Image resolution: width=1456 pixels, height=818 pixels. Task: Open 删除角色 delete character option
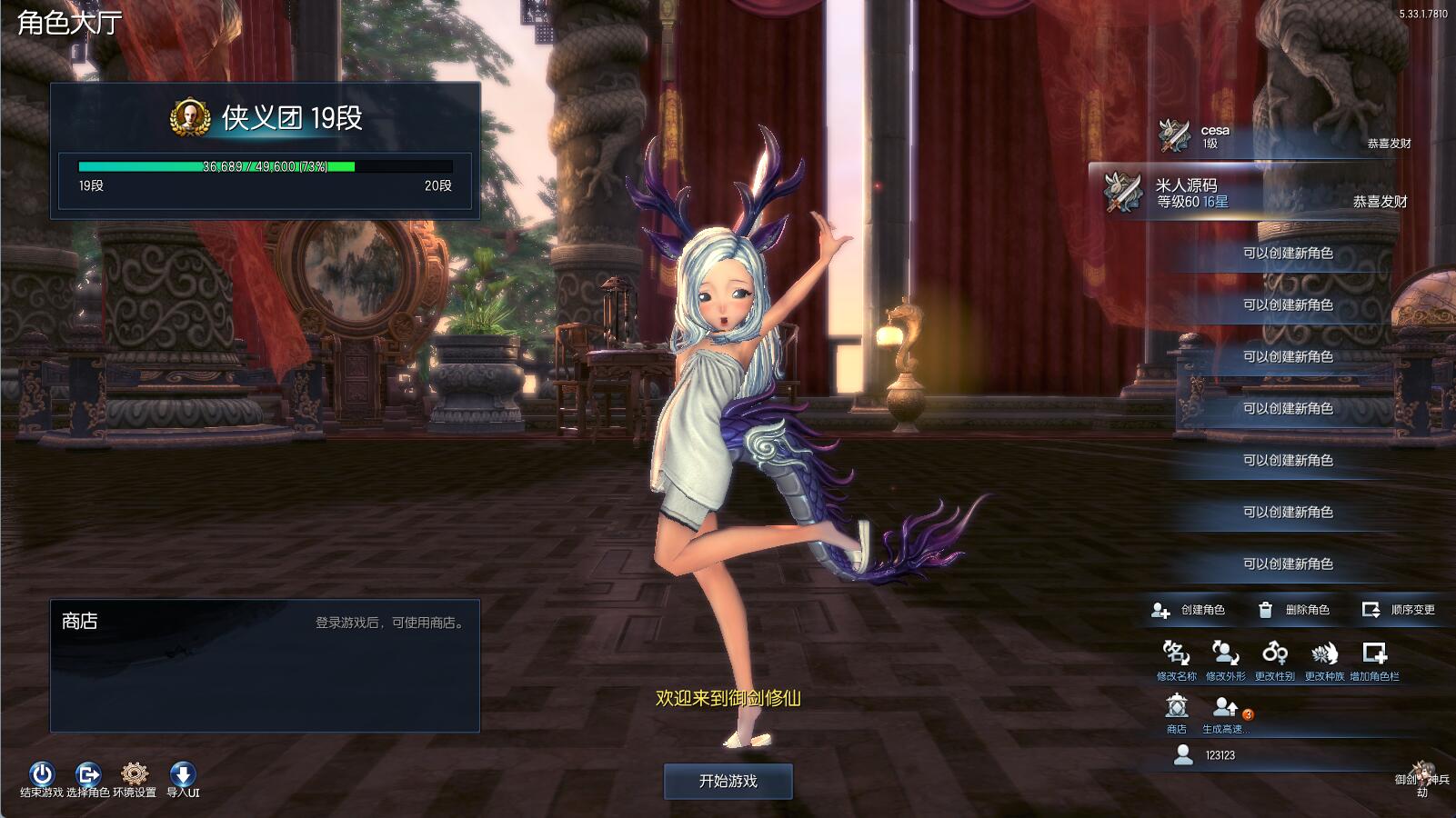[1293, 610]
